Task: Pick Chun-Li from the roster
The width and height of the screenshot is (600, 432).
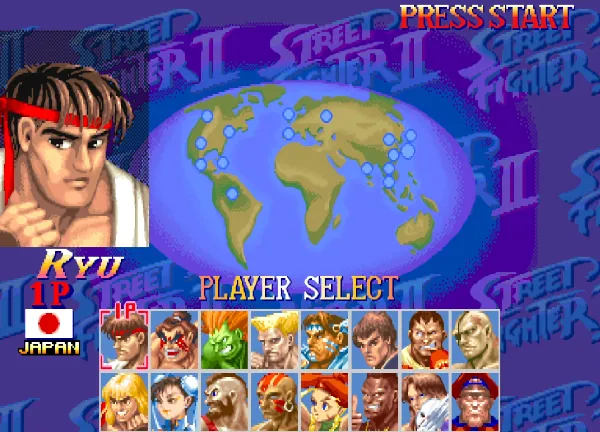Action: tap(174, 399)
